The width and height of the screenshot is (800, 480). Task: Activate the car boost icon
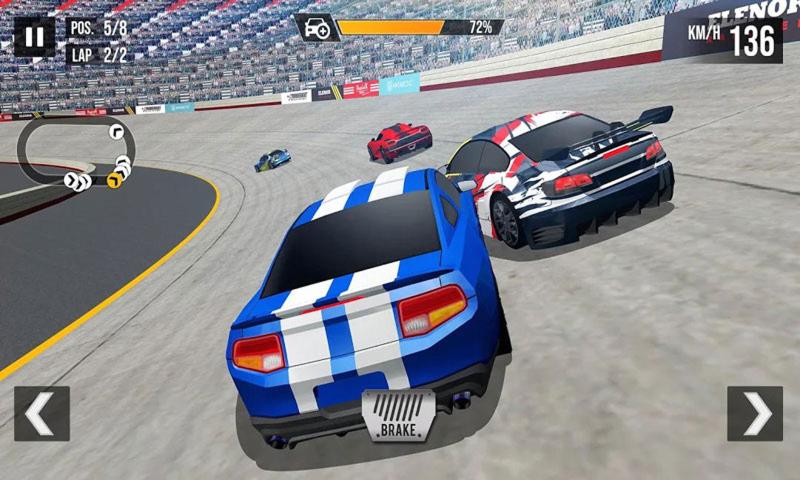[x=316, y=28]
